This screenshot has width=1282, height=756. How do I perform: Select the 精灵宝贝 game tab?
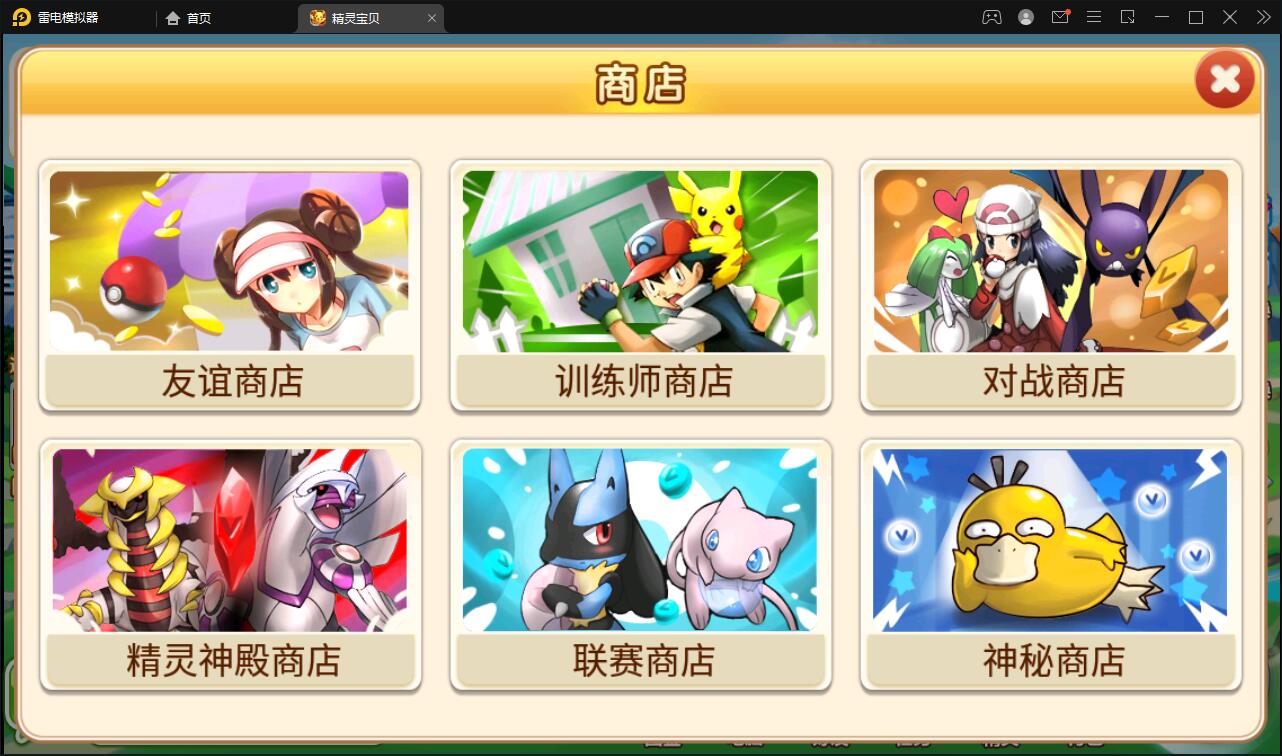tap(360, 17)
